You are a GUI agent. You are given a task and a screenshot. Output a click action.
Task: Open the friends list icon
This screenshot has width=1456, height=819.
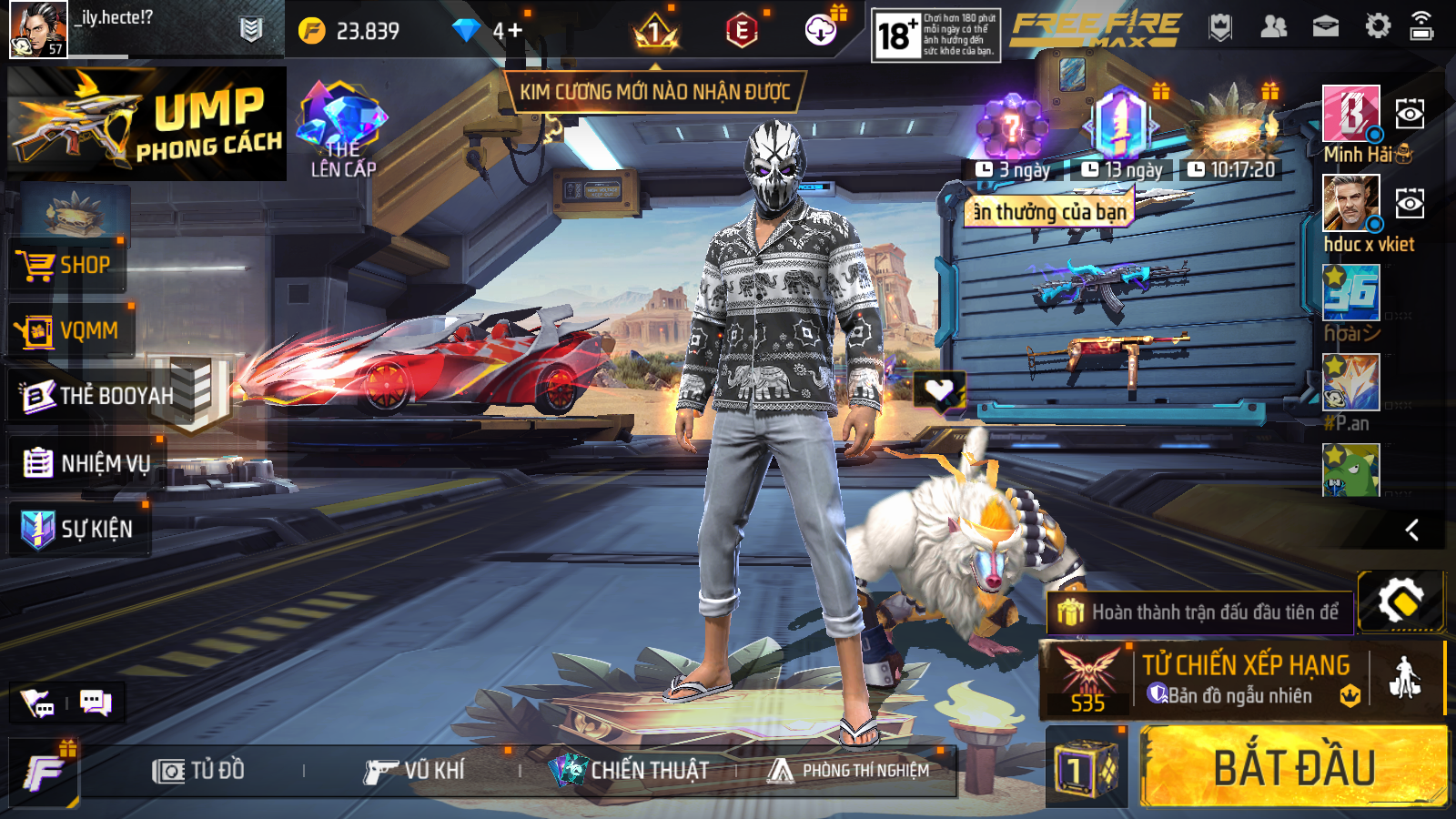pyautogui.click(x=1273, y=27)
